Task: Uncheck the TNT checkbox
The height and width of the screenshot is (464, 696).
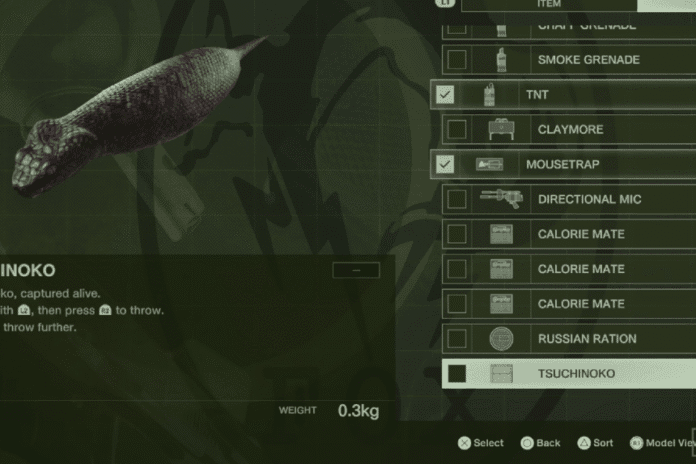Action: 446,95
